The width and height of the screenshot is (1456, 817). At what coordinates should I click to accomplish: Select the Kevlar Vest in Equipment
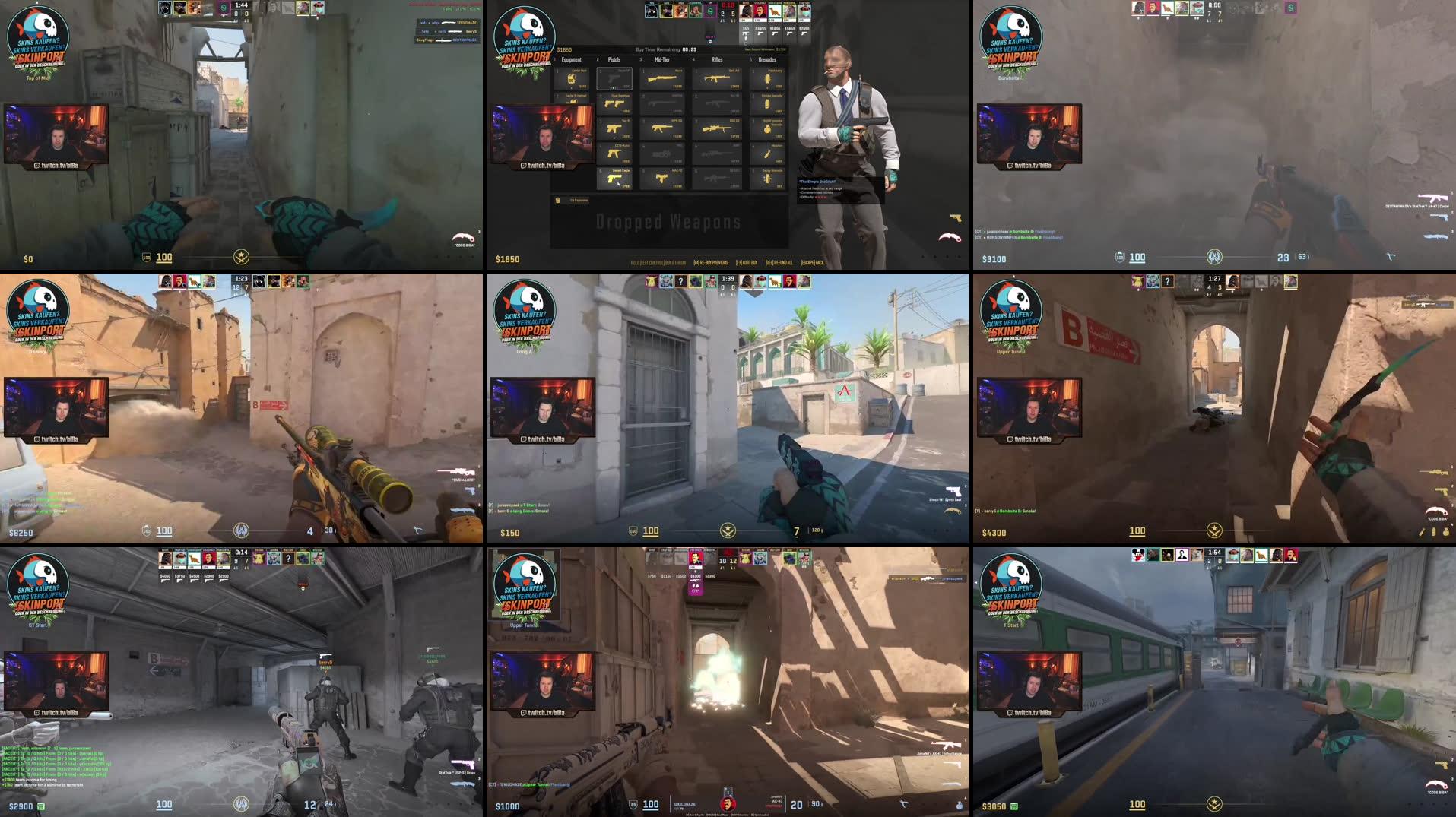(573, 79)
